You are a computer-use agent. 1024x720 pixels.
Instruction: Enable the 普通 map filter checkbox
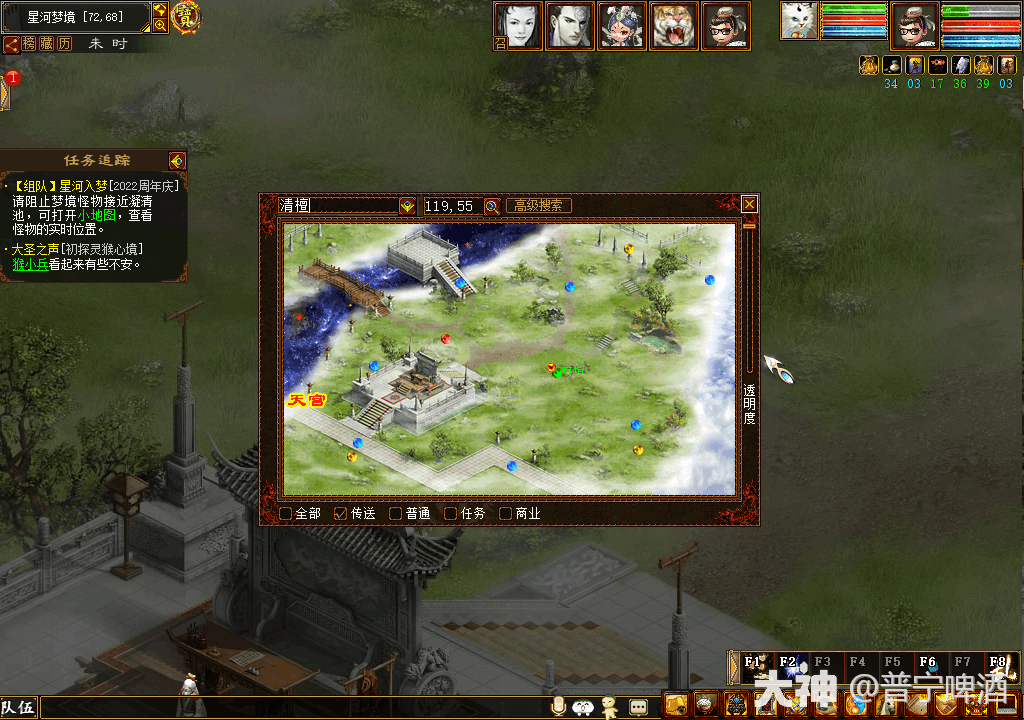pos(395,514)
